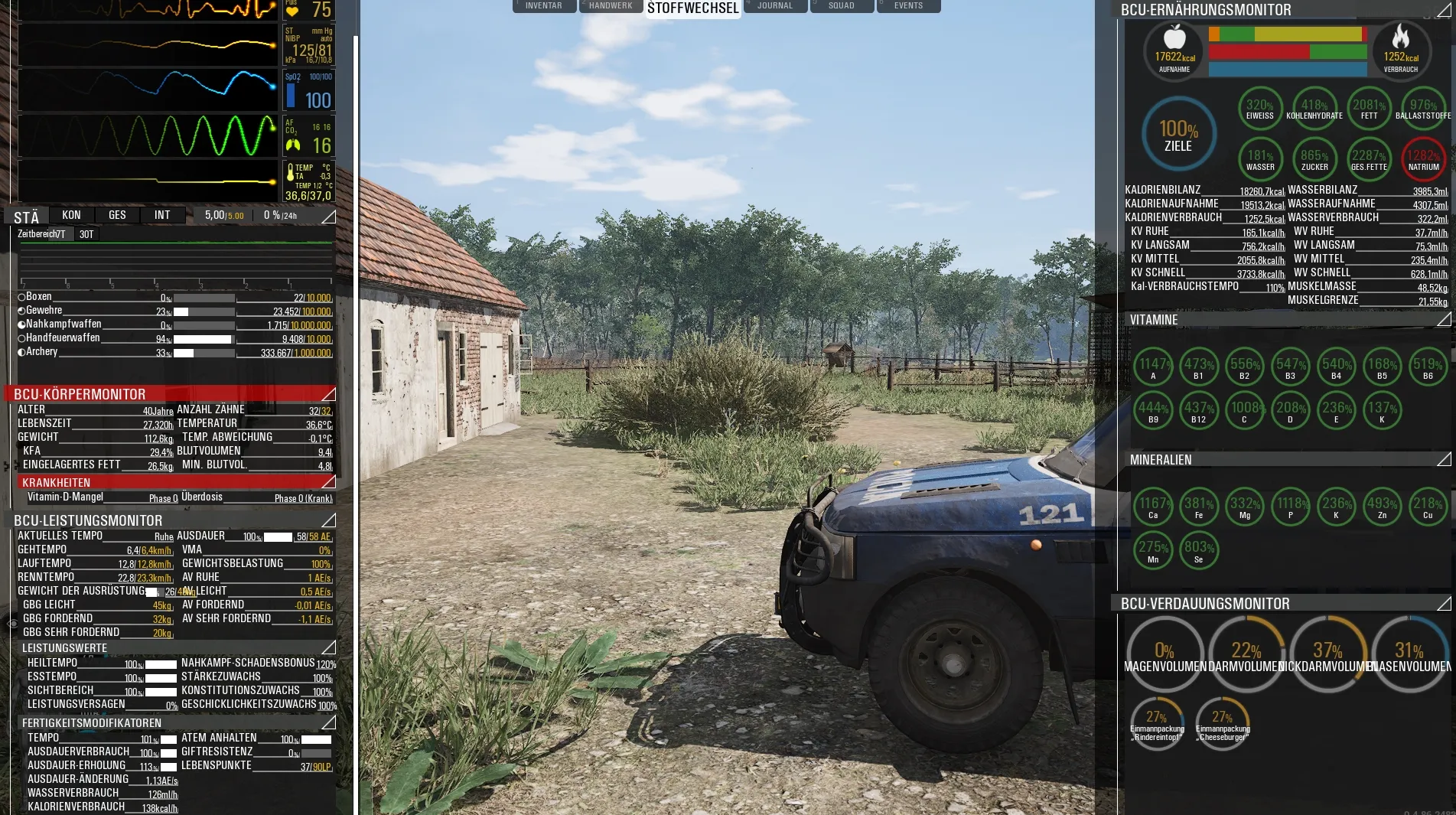The width and height of the screenshot is (1456, 815).
Task: Select the Stoffwechsel tab
Action: tap(692, 8)
